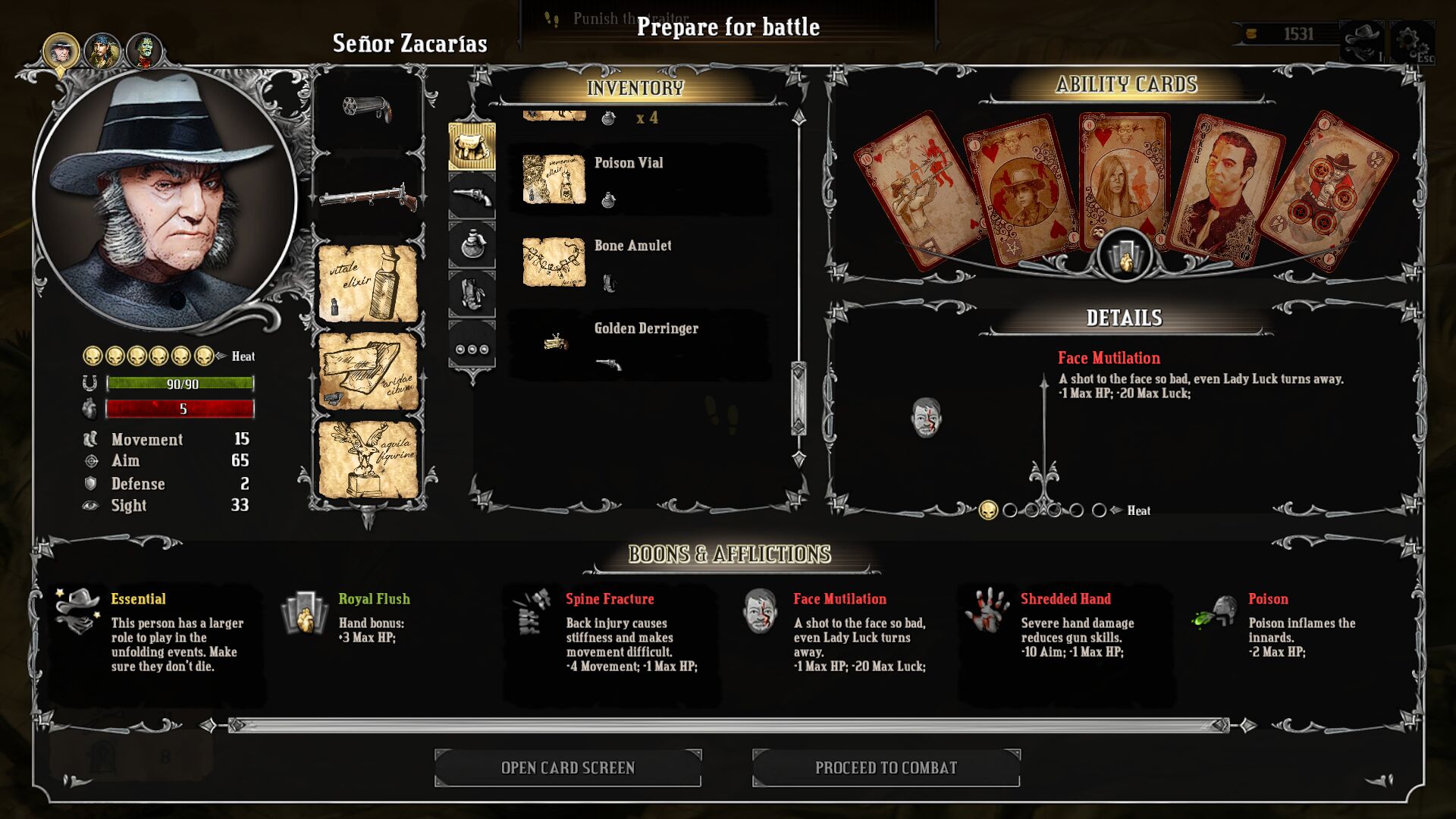This screenshot has width=1456, height=819.
Task: Switch to the satchel inventory category
Action: point(472,146)
